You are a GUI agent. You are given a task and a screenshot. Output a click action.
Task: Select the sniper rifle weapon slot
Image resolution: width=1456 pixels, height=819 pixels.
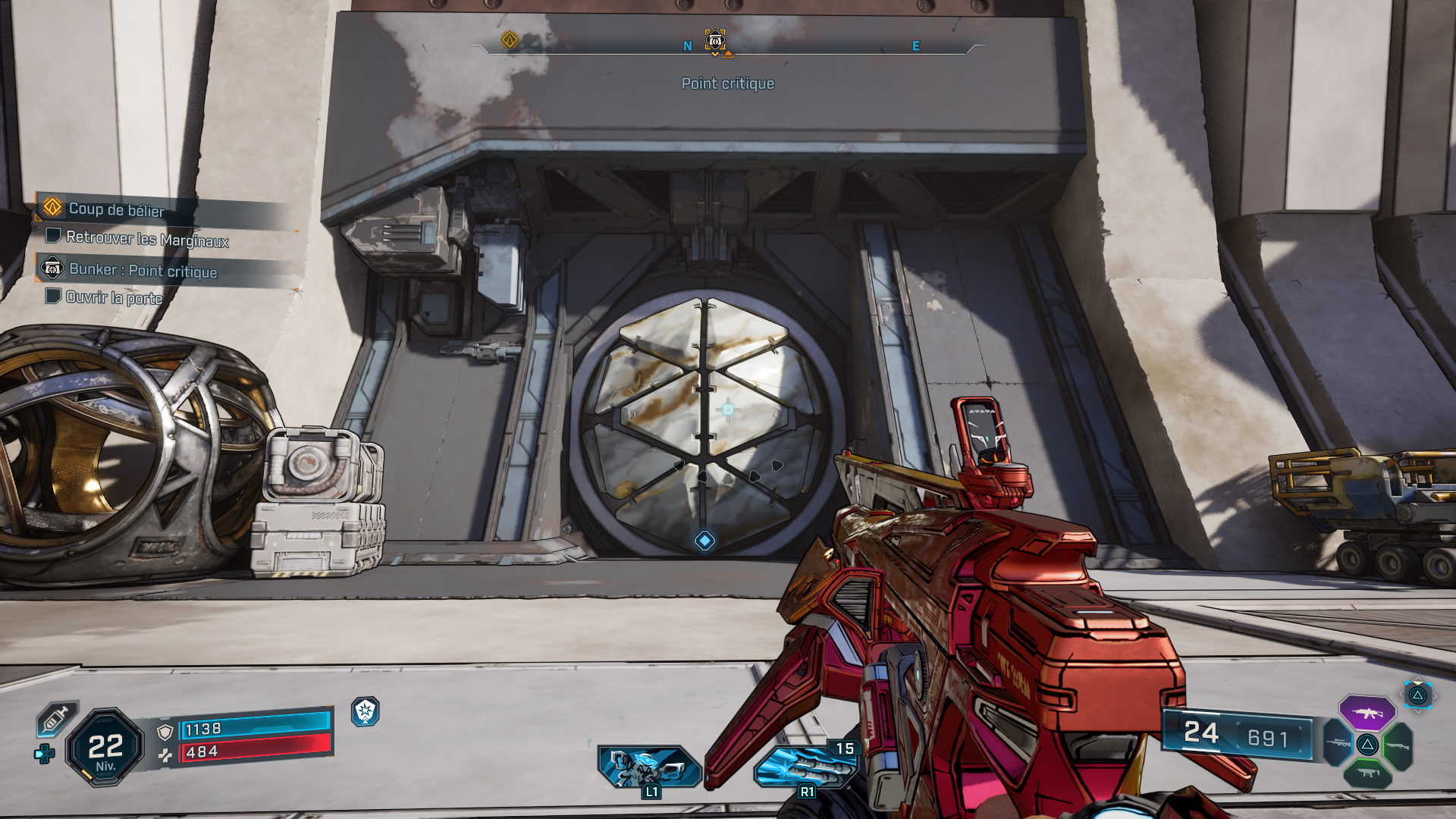(1338, 743)
